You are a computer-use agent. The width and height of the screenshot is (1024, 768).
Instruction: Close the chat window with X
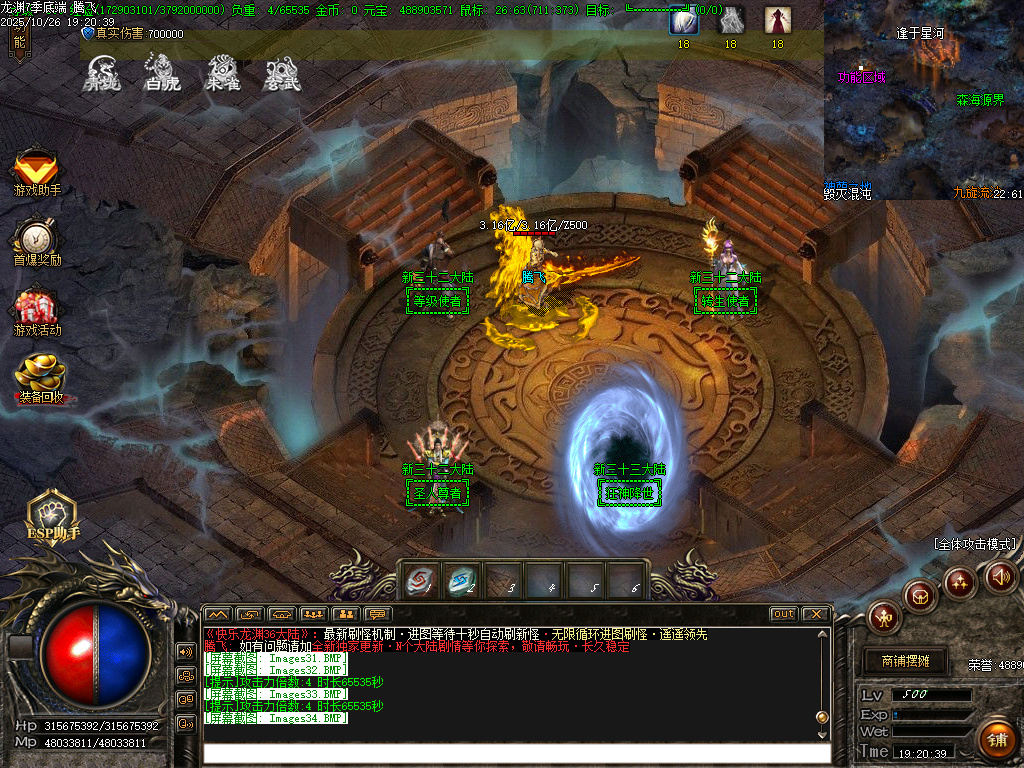[815, 613]
